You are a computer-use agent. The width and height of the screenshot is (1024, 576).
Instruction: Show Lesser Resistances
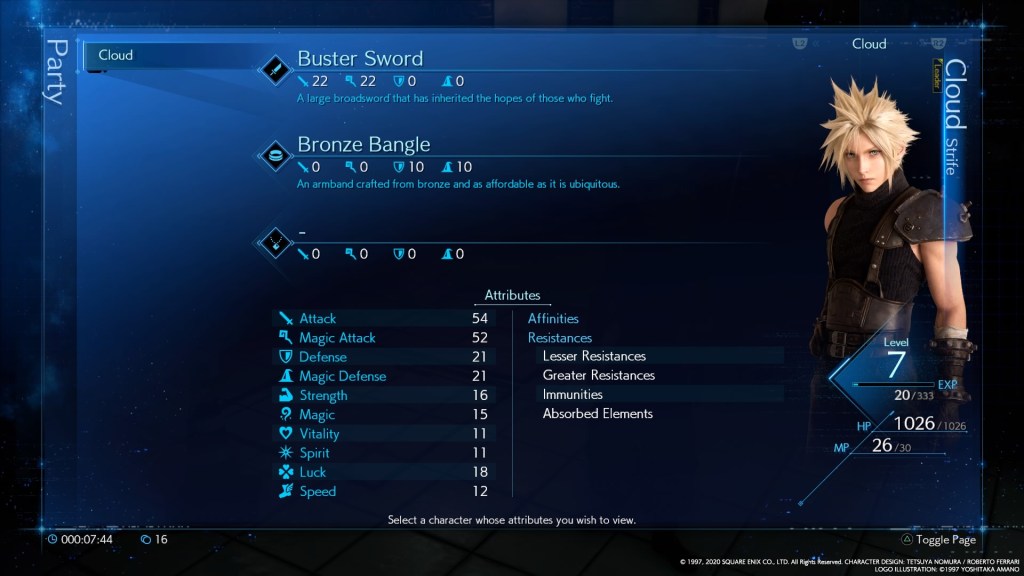pyautogui.click(x=594, y=357)
